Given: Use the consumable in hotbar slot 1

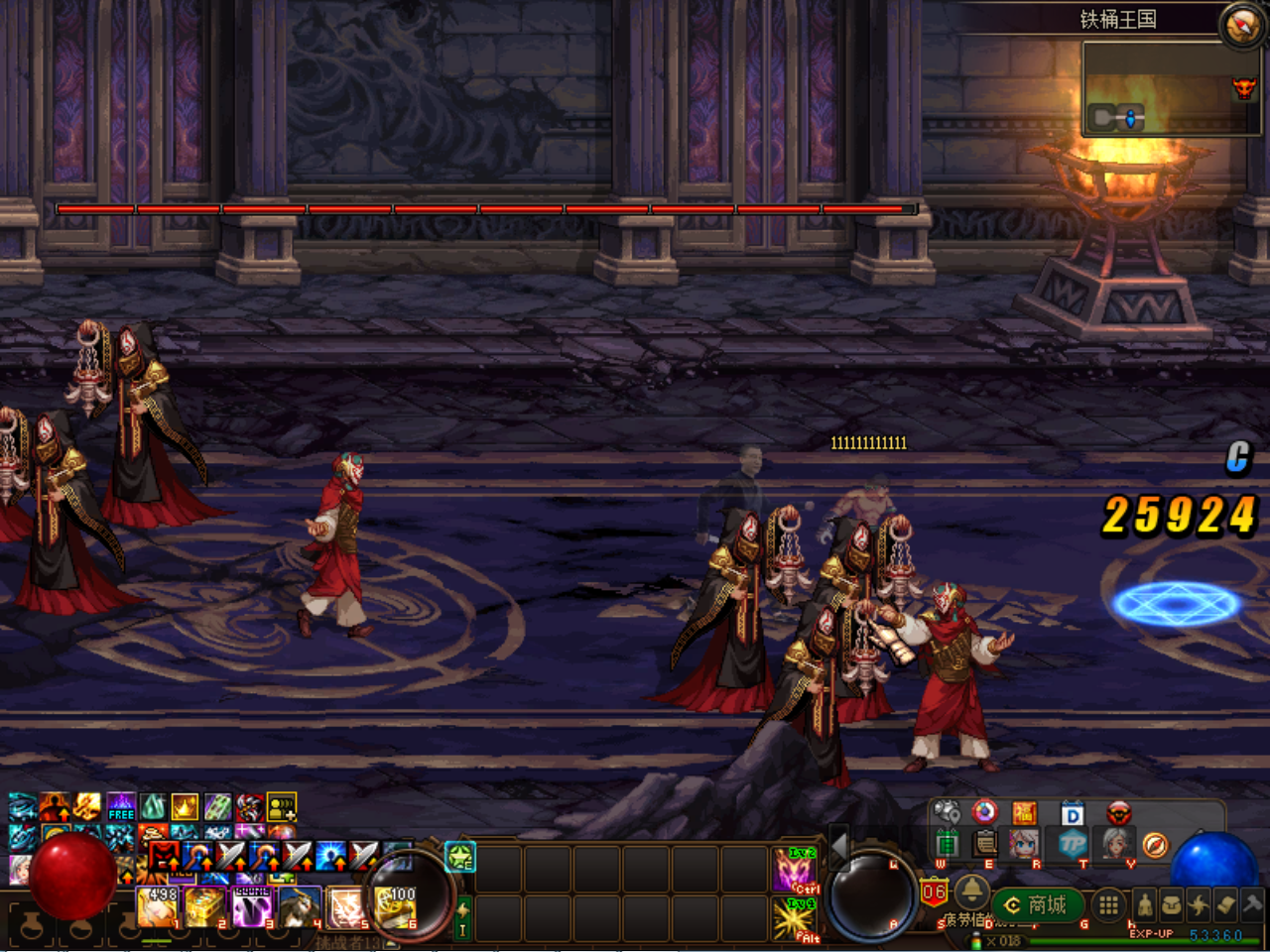Looking at the screenshot, I should click(x=158, y=907).
